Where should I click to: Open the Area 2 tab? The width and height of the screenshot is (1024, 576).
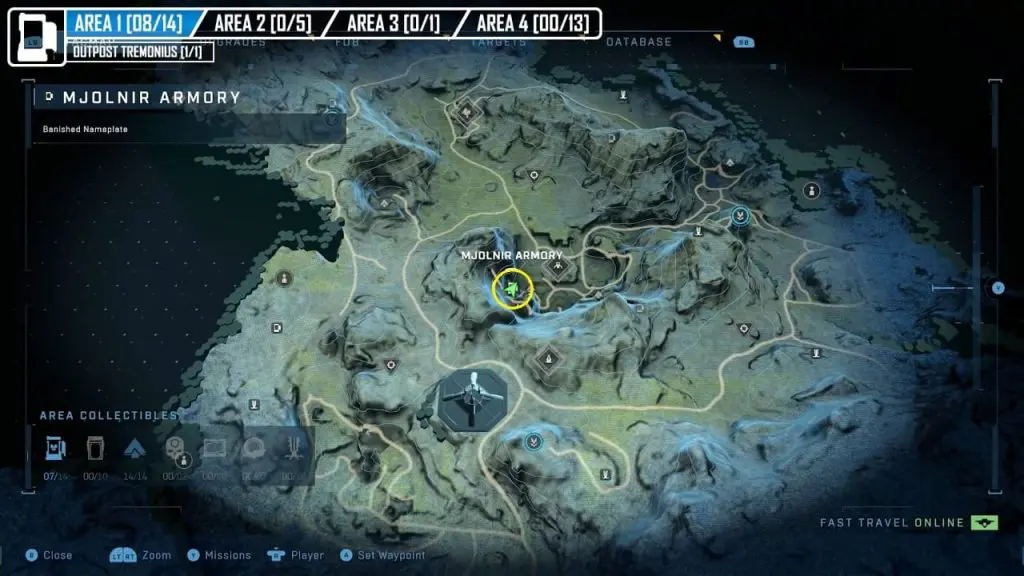pos(258,23)
